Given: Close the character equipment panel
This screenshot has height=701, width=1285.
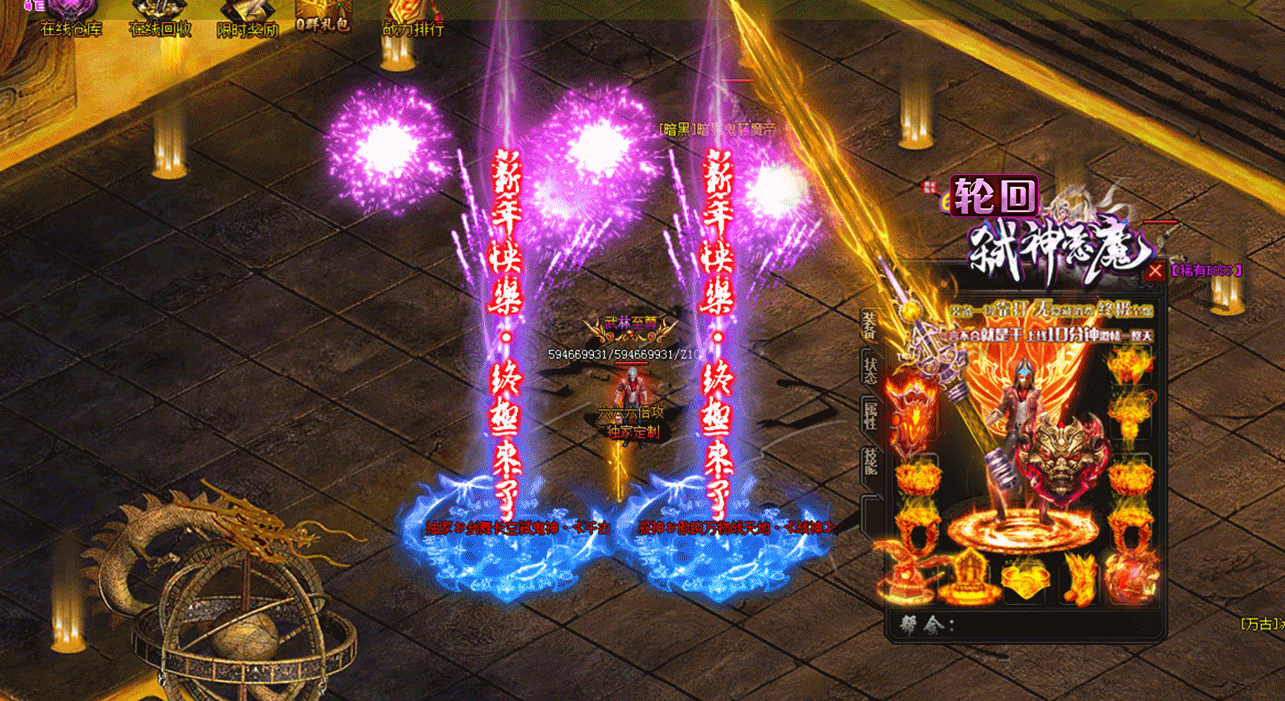Looking at the screenshot, I should point(1155,270).
